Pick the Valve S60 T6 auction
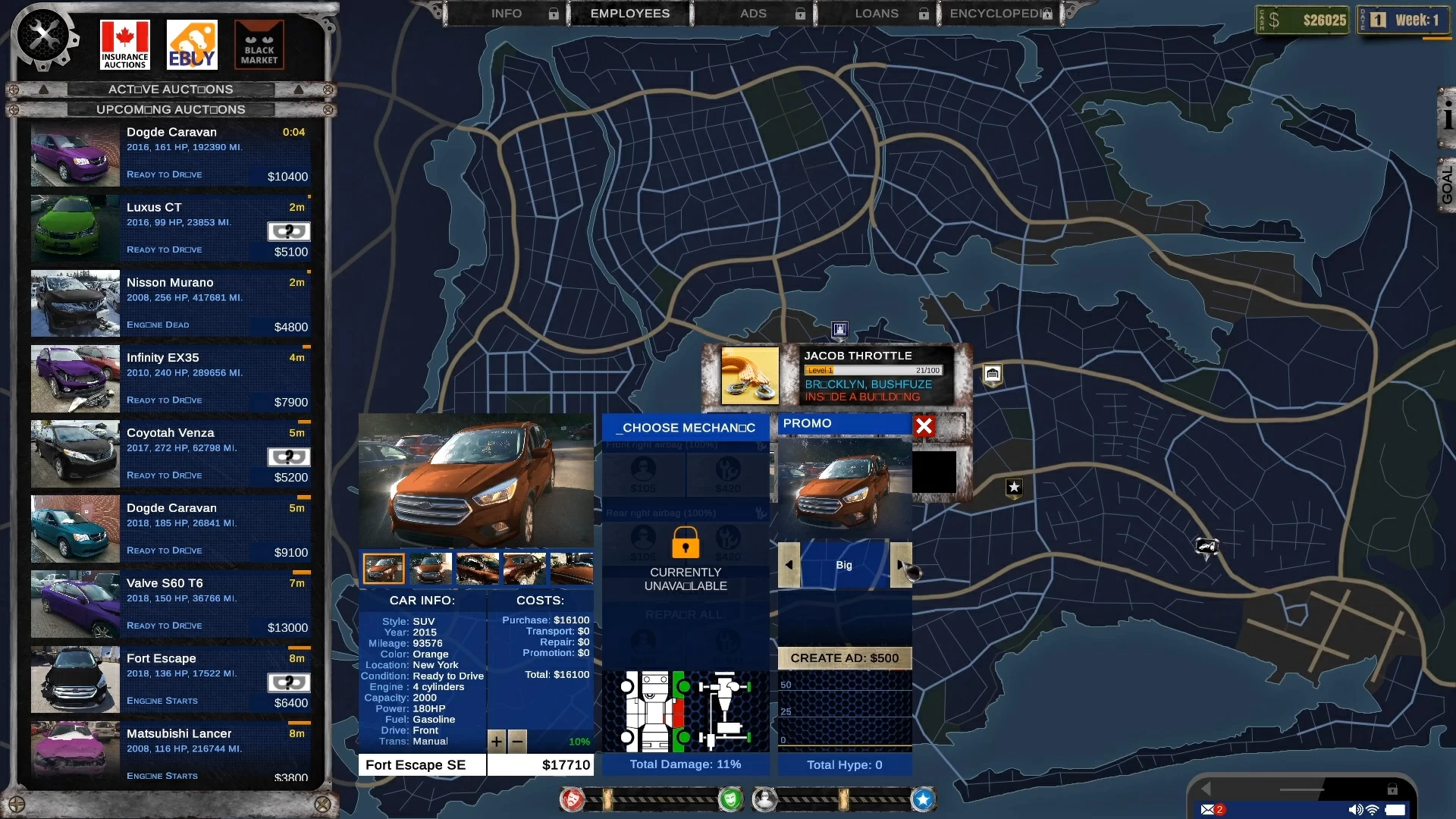This screenshot has width=1456, height=819. pos(171,604)
